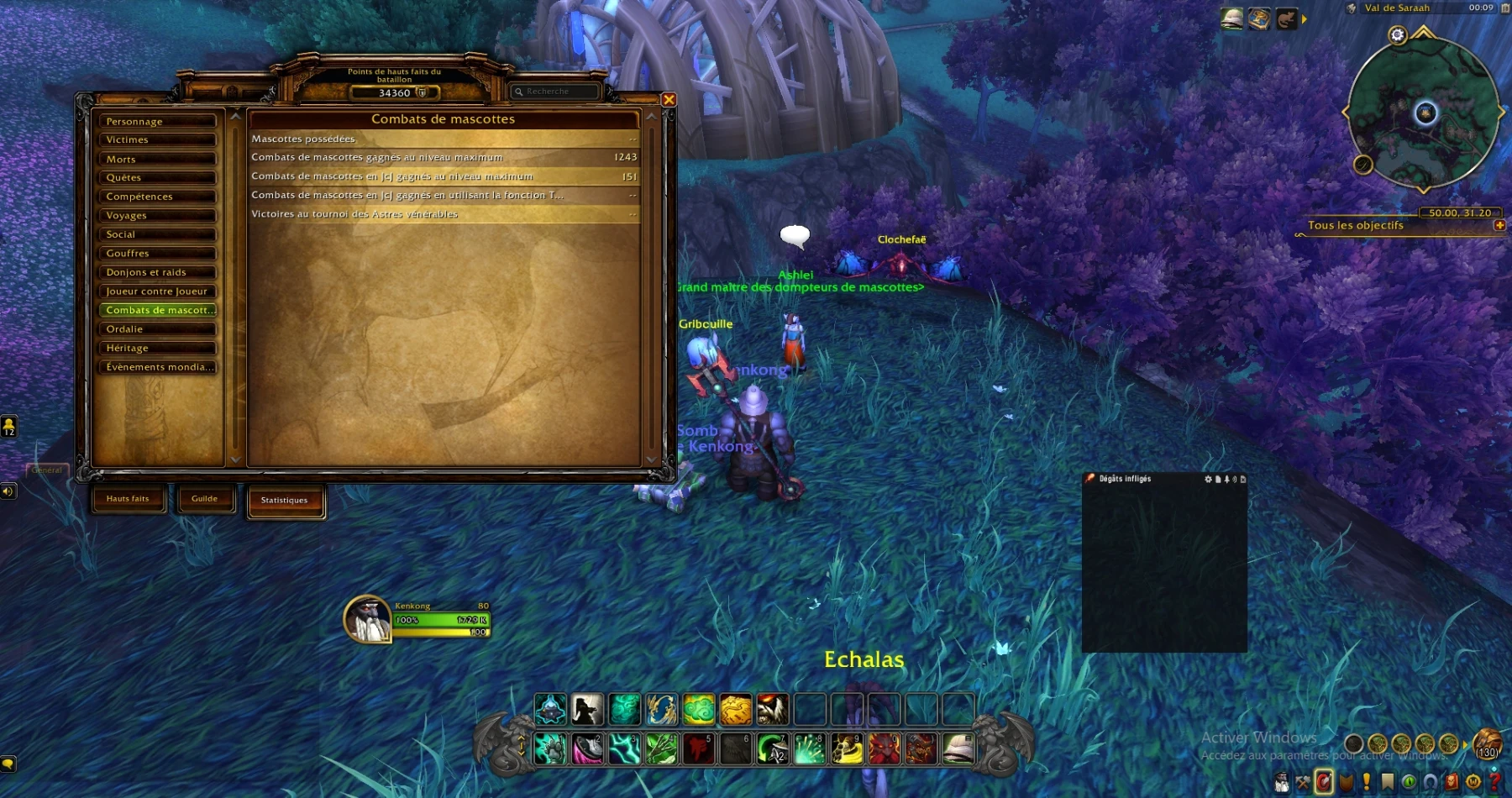Click the circular minimap
Screen dimensions: 1512x798
coord(1425,113)
